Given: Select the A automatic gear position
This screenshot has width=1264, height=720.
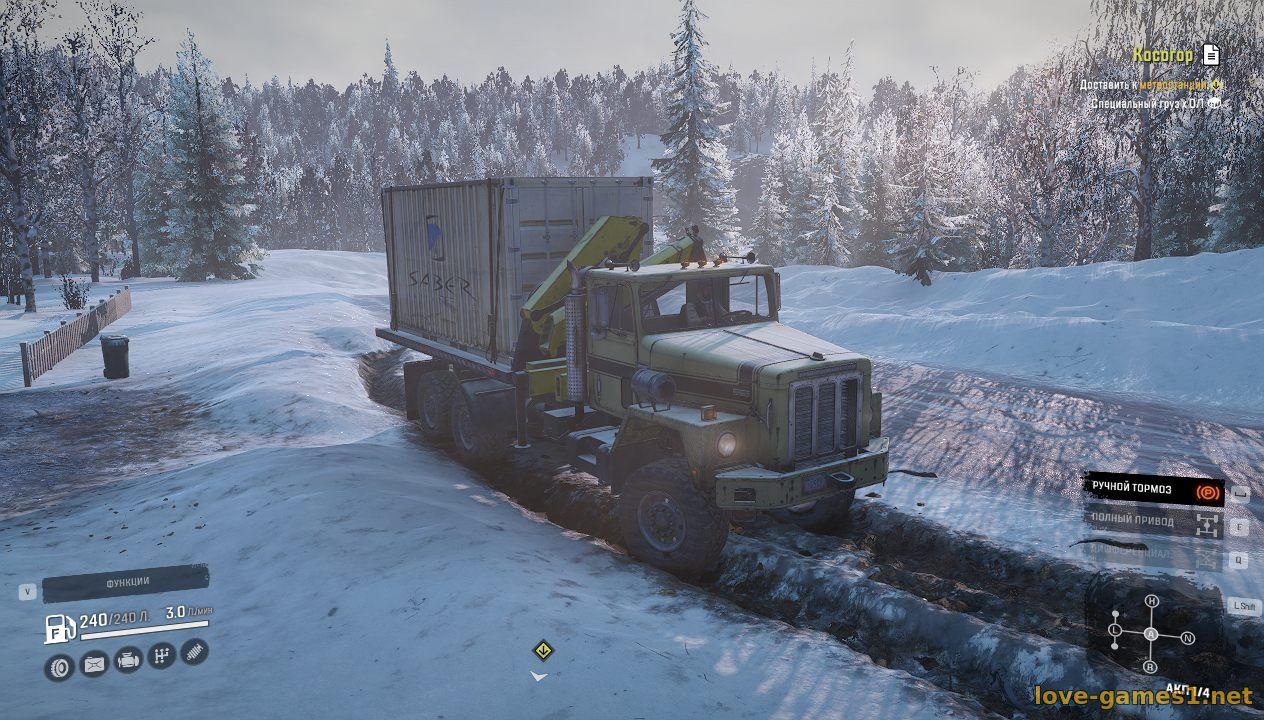Looking at the screenshot, I should coord(1151,634).
